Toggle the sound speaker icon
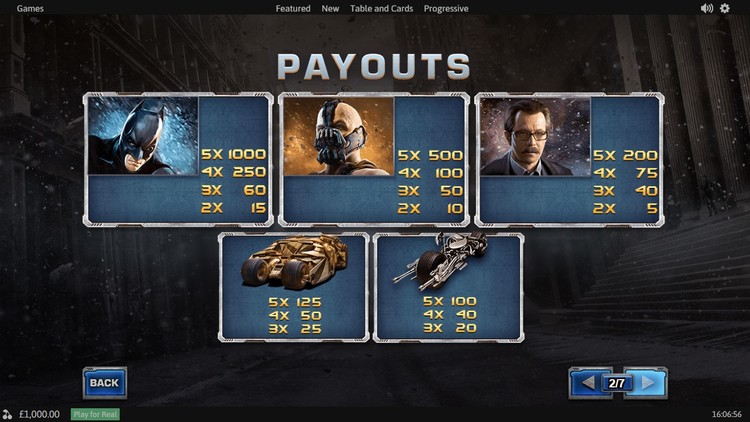 coord(707,8)
